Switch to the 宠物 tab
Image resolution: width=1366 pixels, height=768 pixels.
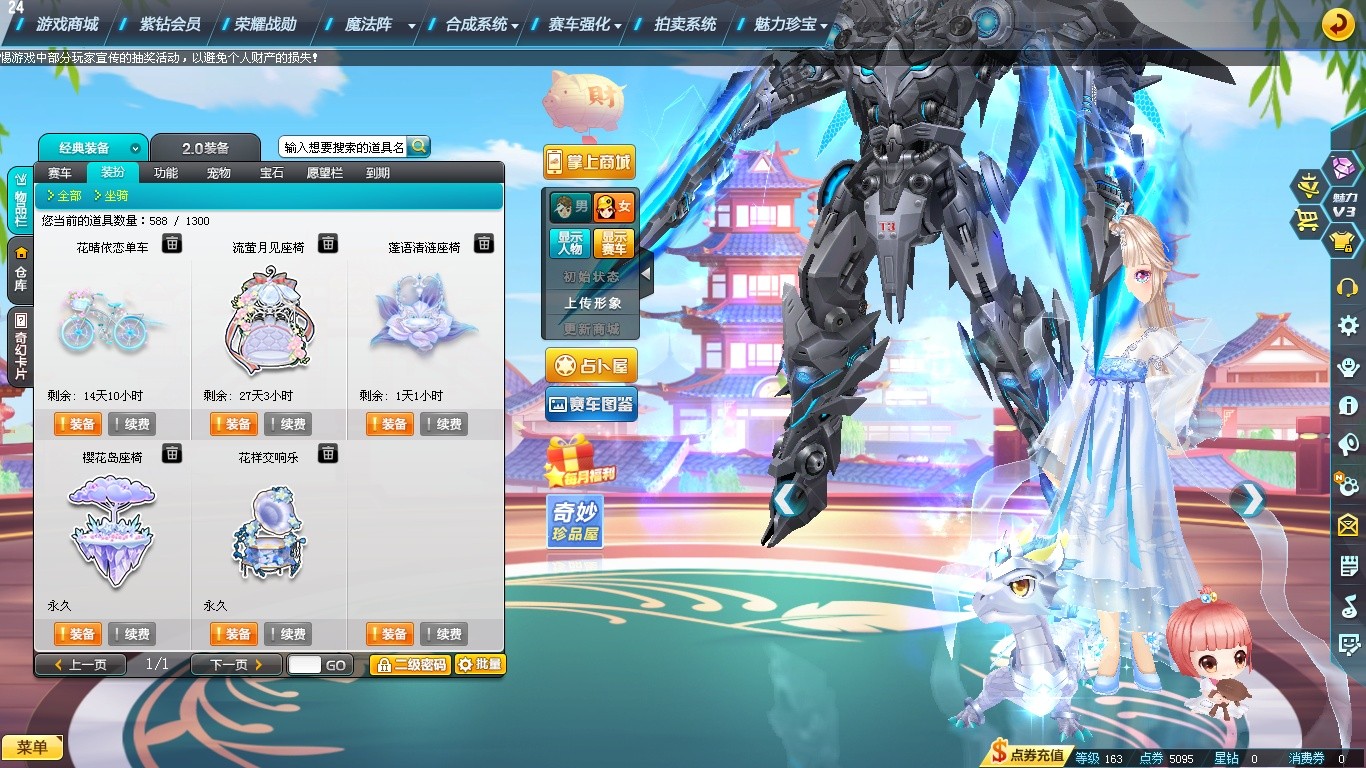[218, 172]
